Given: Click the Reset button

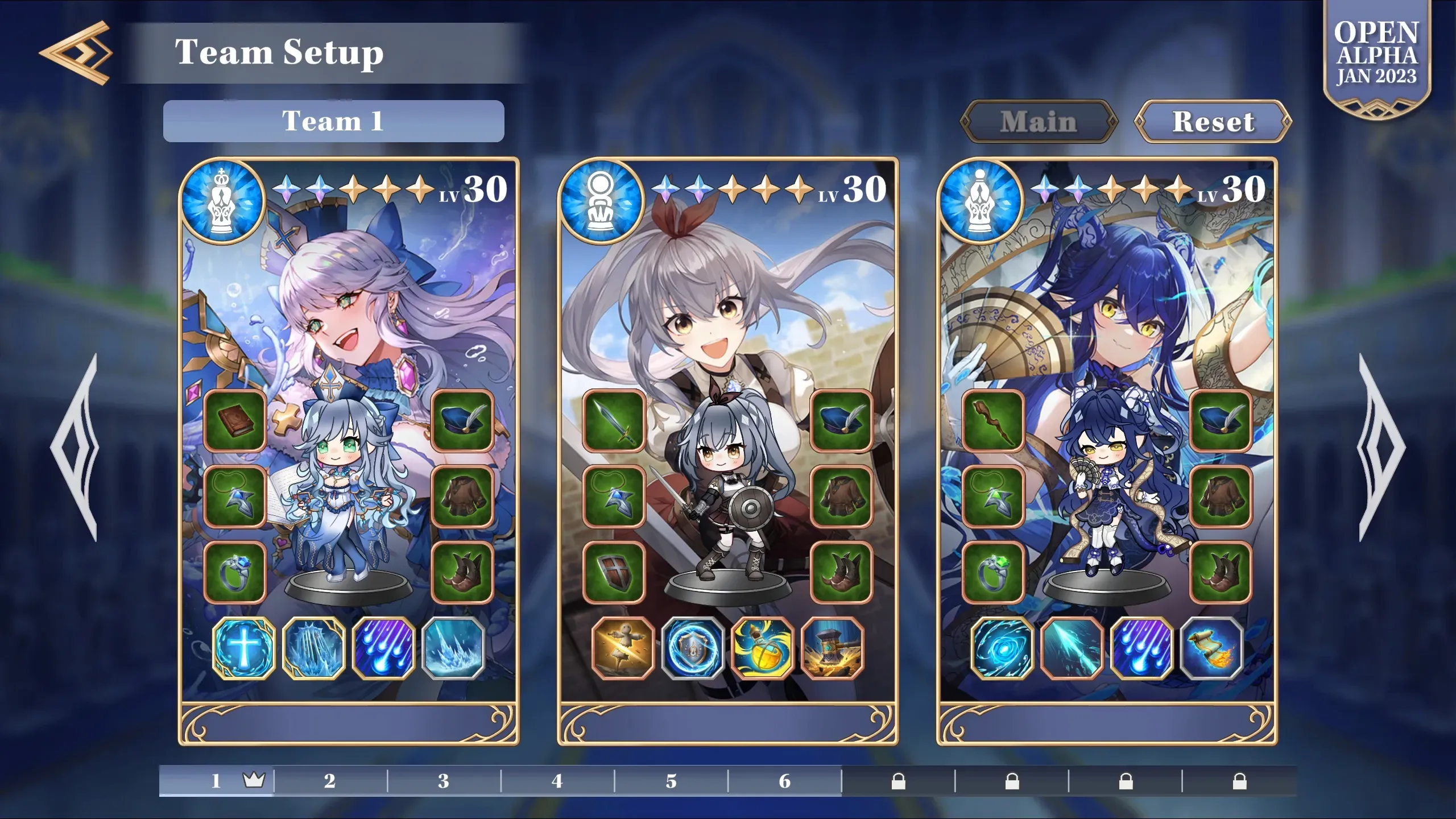Looking at the screenshot, I should [1213, 122].
